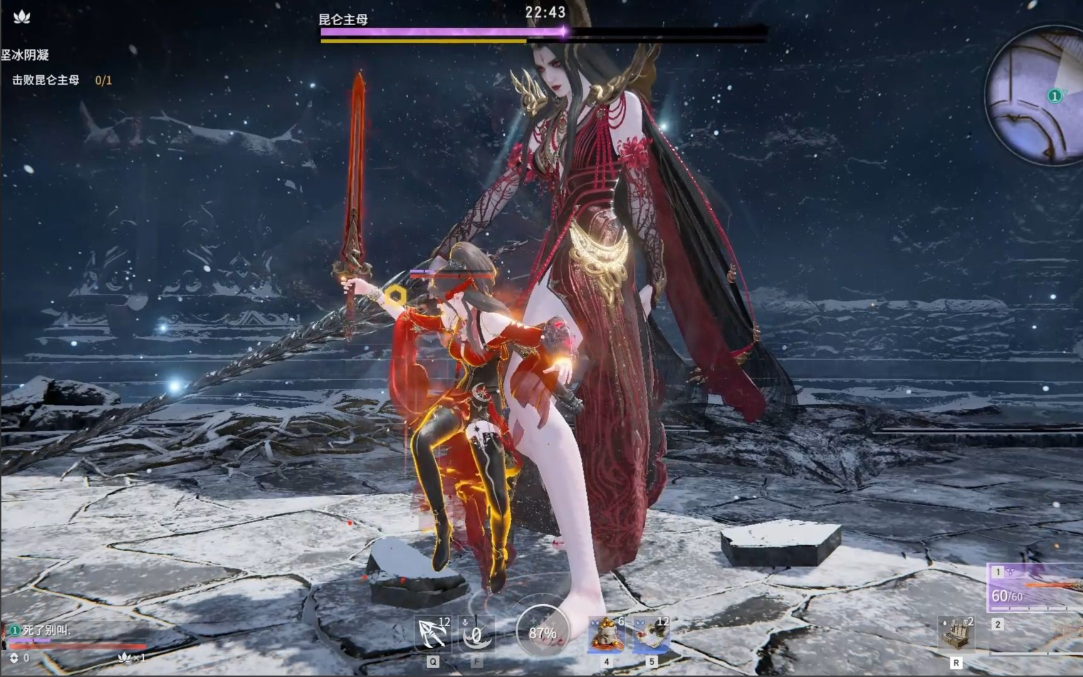Select the golden chest item slot
Screen dimensions: 1083x677
(956, 633)
